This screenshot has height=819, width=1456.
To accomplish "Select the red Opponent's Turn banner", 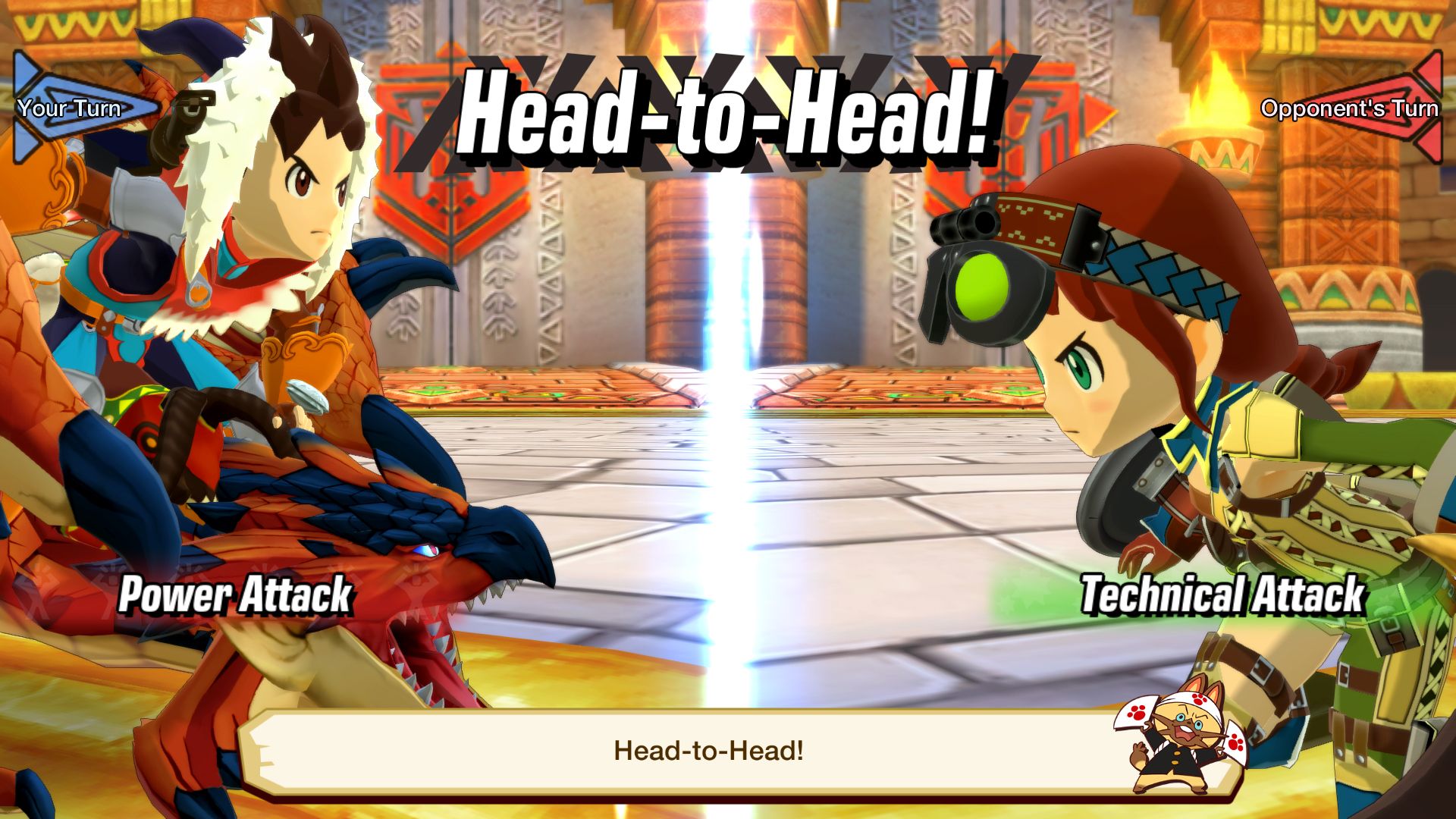I will tap(1357, 108).
